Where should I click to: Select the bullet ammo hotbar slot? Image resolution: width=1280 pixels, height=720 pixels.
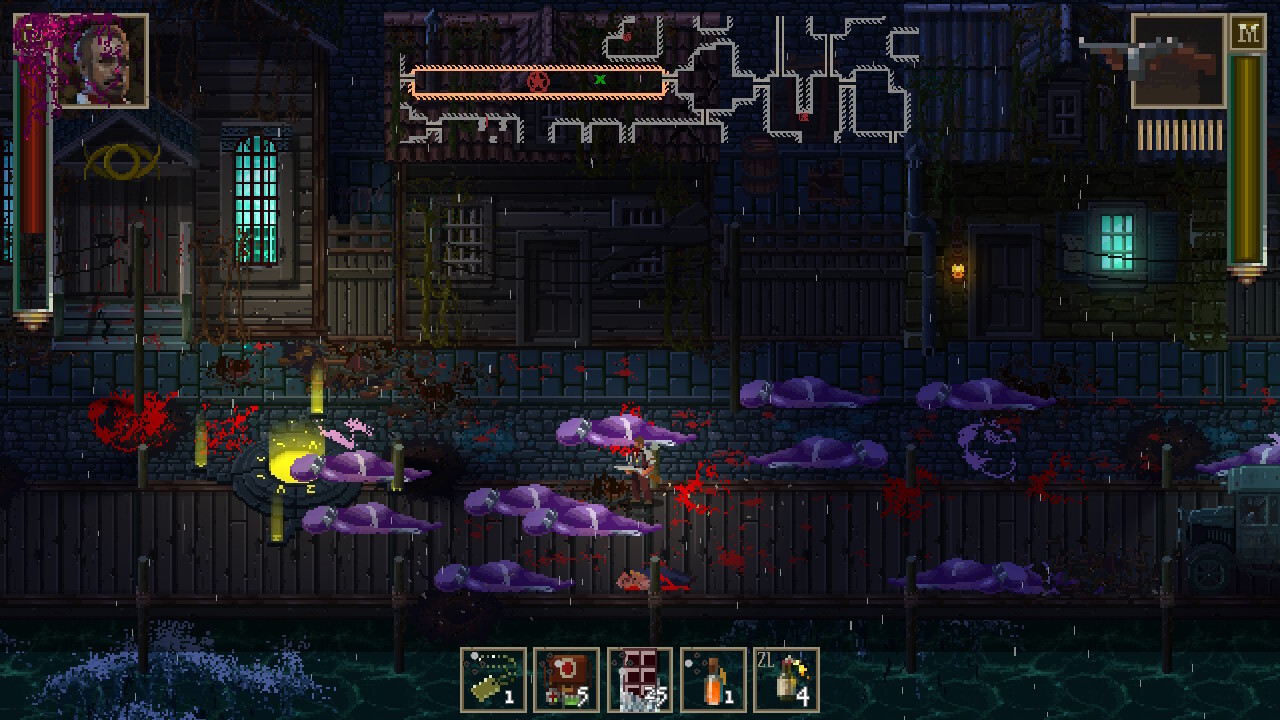point(493,680)
